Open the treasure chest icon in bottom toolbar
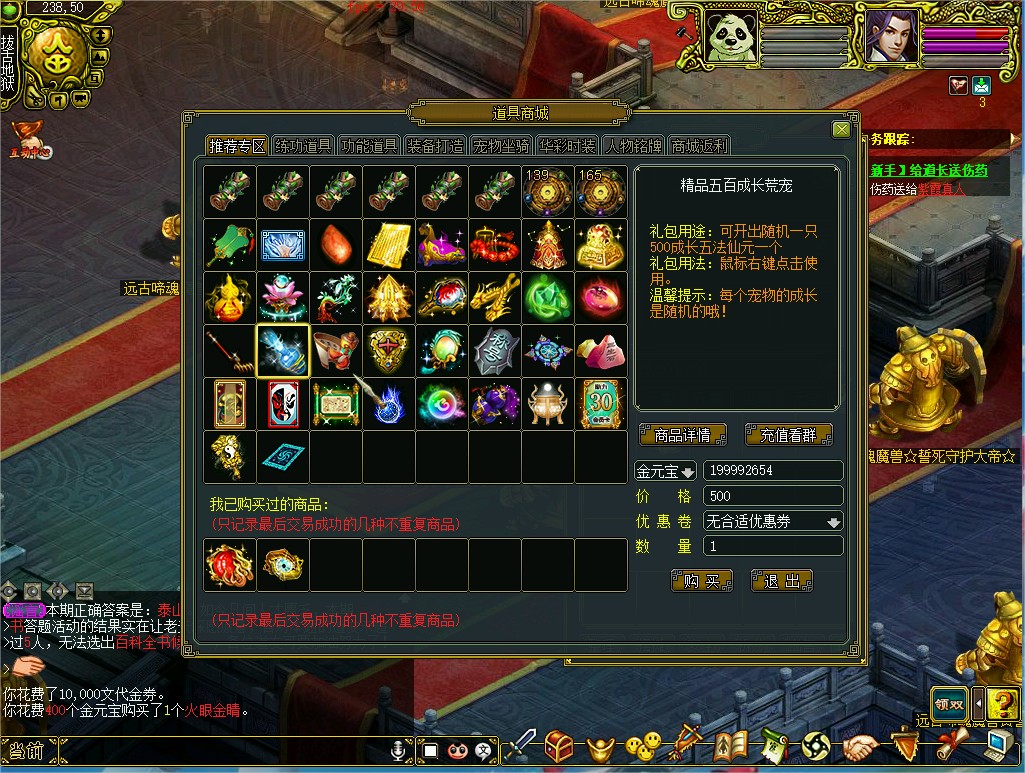 (557, 745)
